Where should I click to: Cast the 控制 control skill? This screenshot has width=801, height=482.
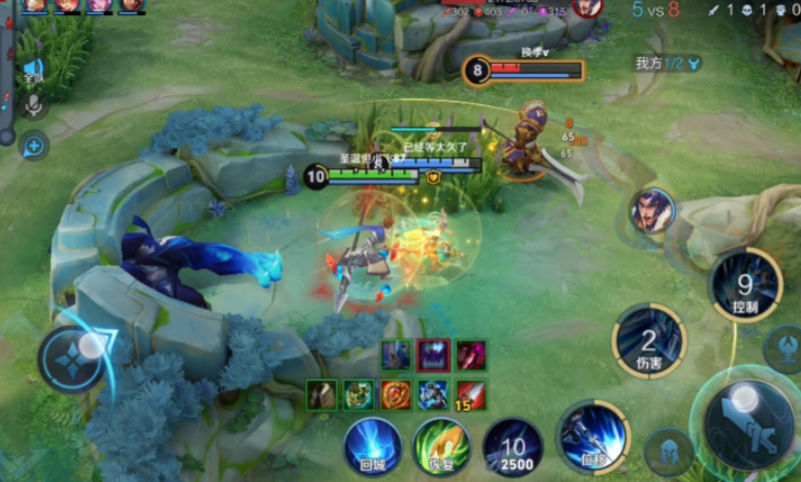point(745,285)
